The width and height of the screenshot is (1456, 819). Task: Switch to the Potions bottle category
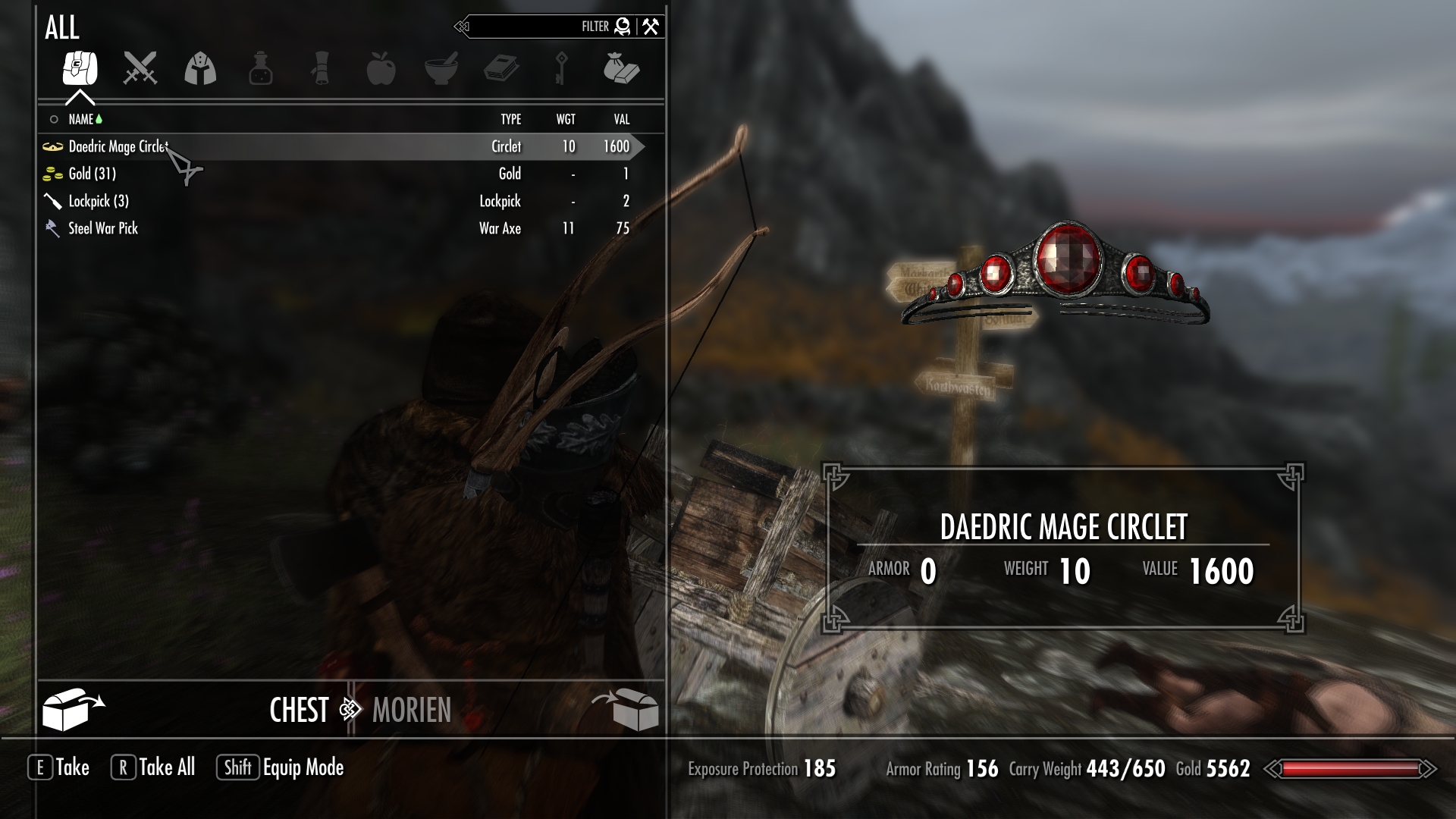point(260,69)
